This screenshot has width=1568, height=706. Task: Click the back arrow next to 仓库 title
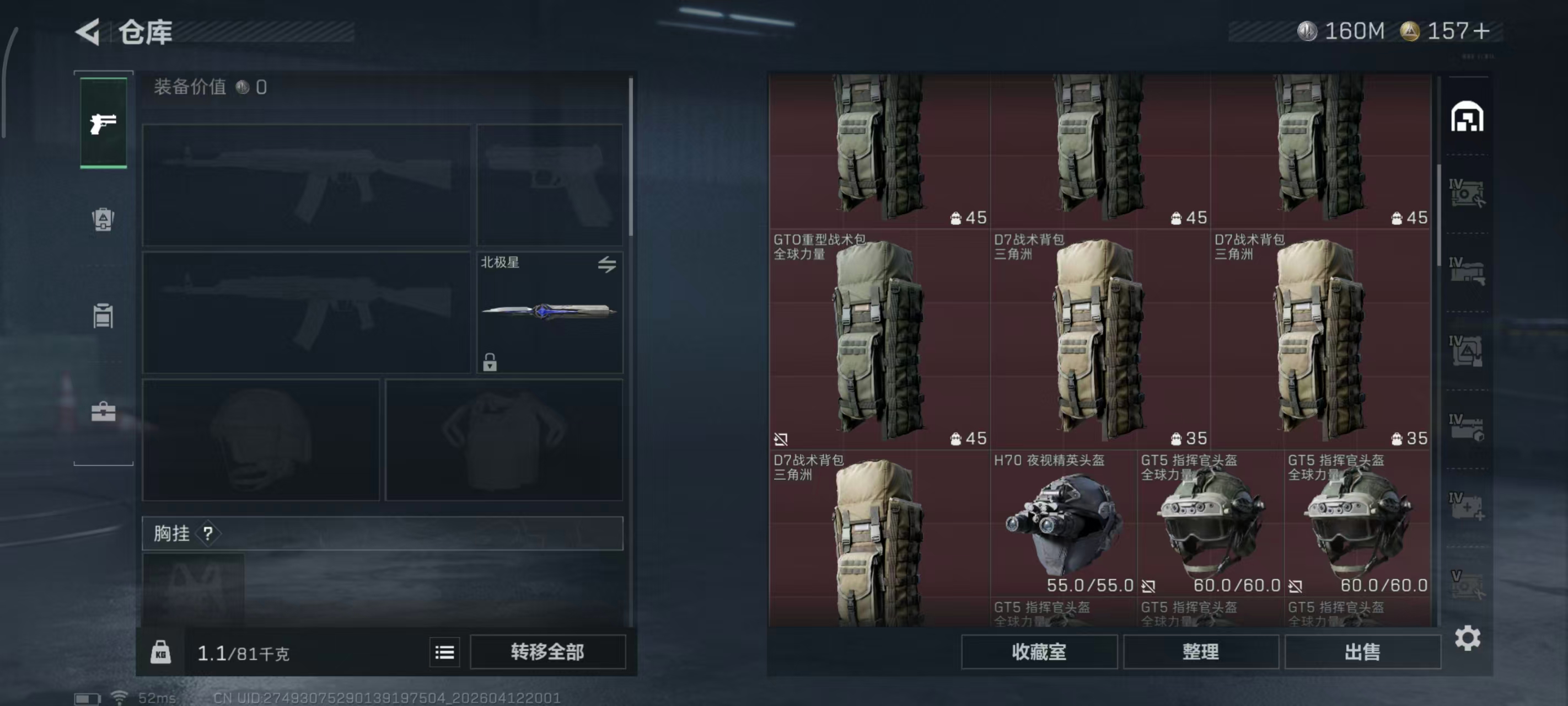87,31
